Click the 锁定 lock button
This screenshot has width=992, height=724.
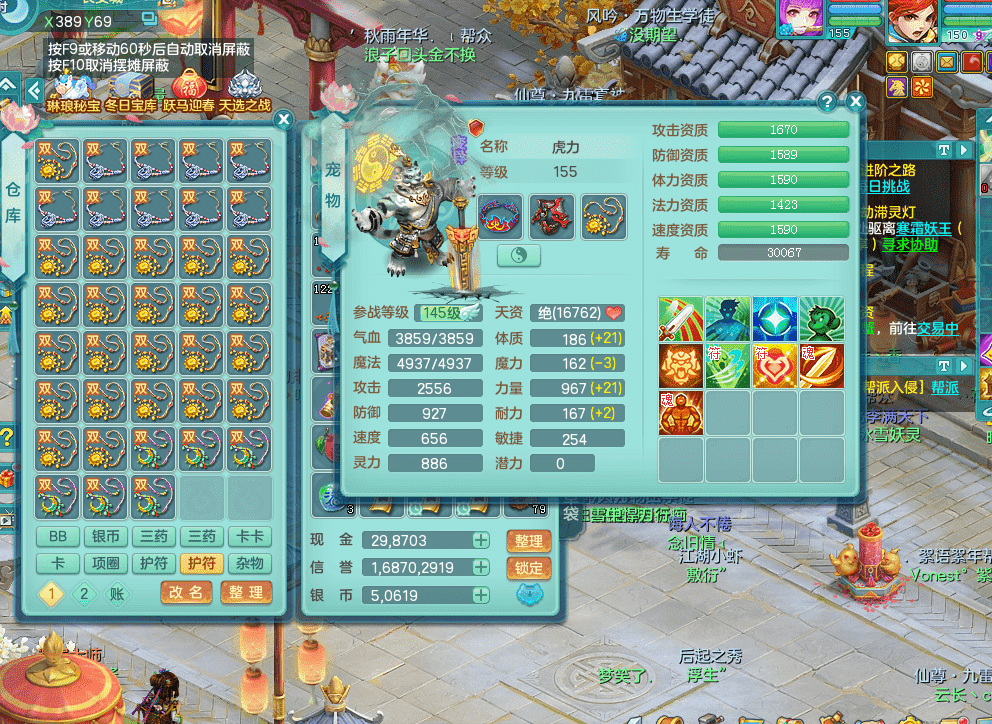529,568
